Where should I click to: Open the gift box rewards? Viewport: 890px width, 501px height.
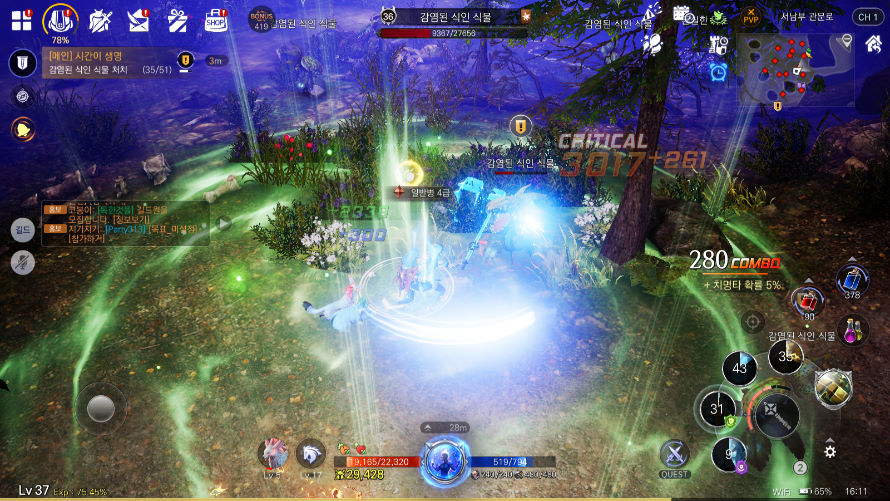tap(177, 19)
